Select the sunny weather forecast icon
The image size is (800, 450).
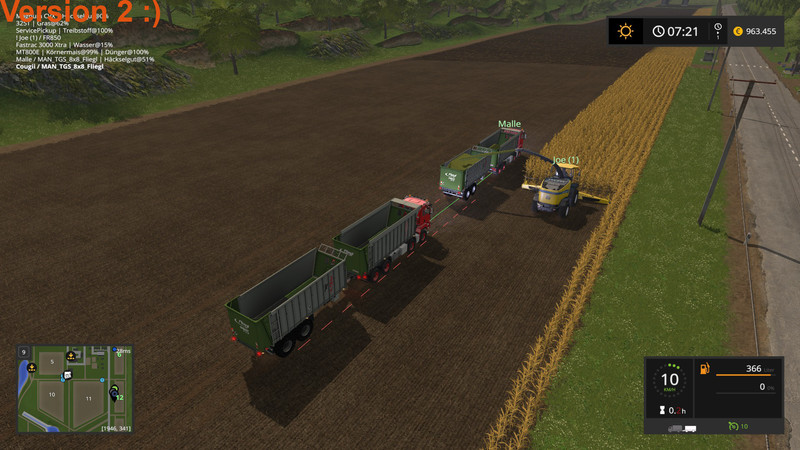click(626, 31)
